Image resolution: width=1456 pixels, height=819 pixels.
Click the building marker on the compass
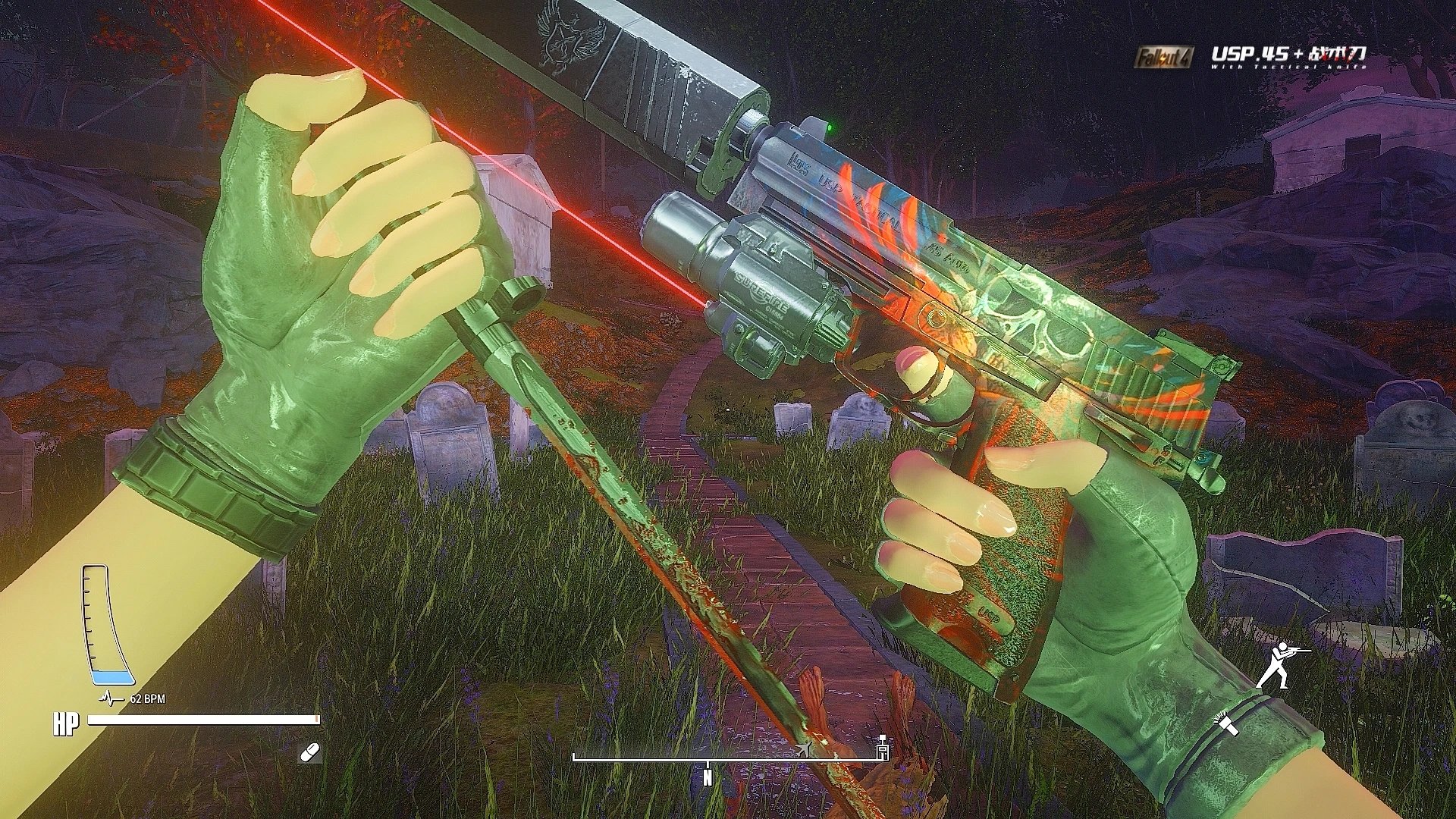pos(882,749)
